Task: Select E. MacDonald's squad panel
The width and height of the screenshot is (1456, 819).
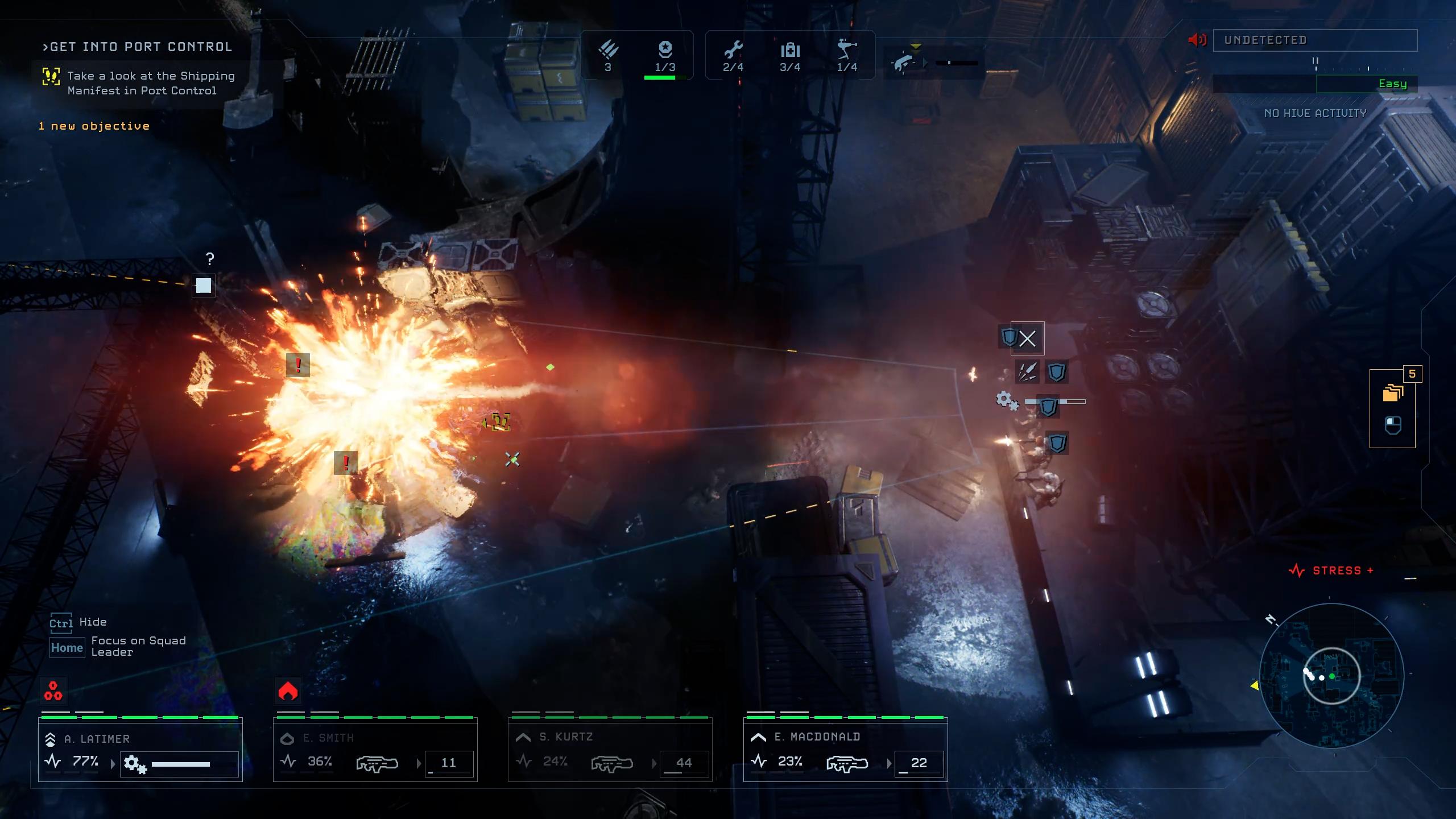Action: coord(845,750)
